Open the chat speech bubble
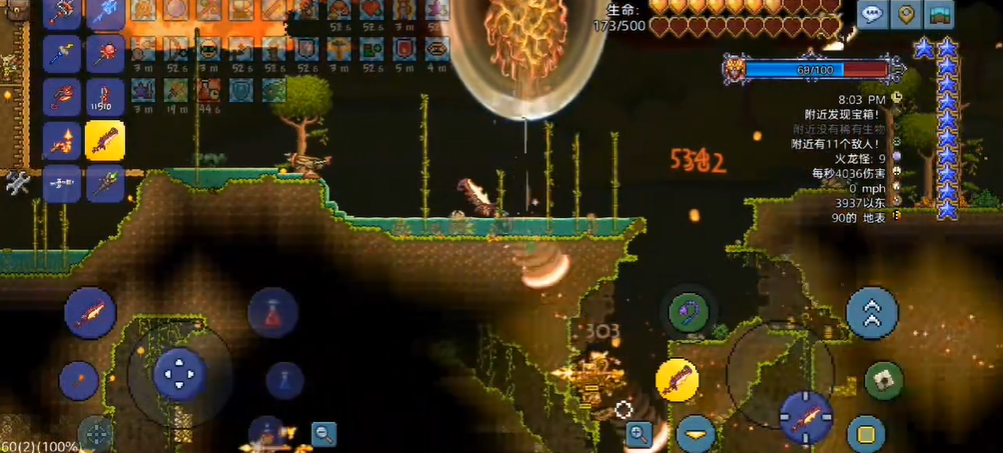 [873, 14]
